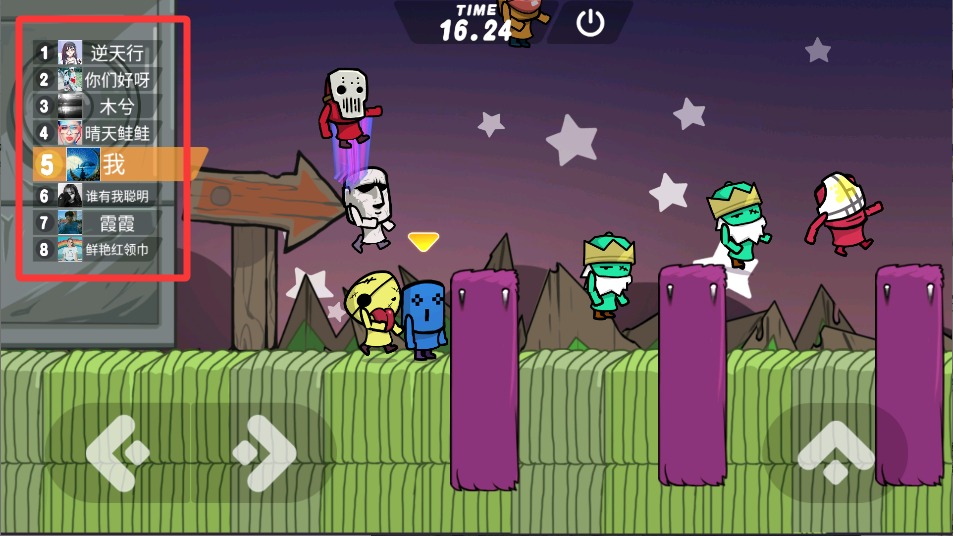Image resolution: width=953 pixels, height=536 pixels.
Task: Click rank 4 player 晴天蛙蛙 row
Action: tap(96, 132)
